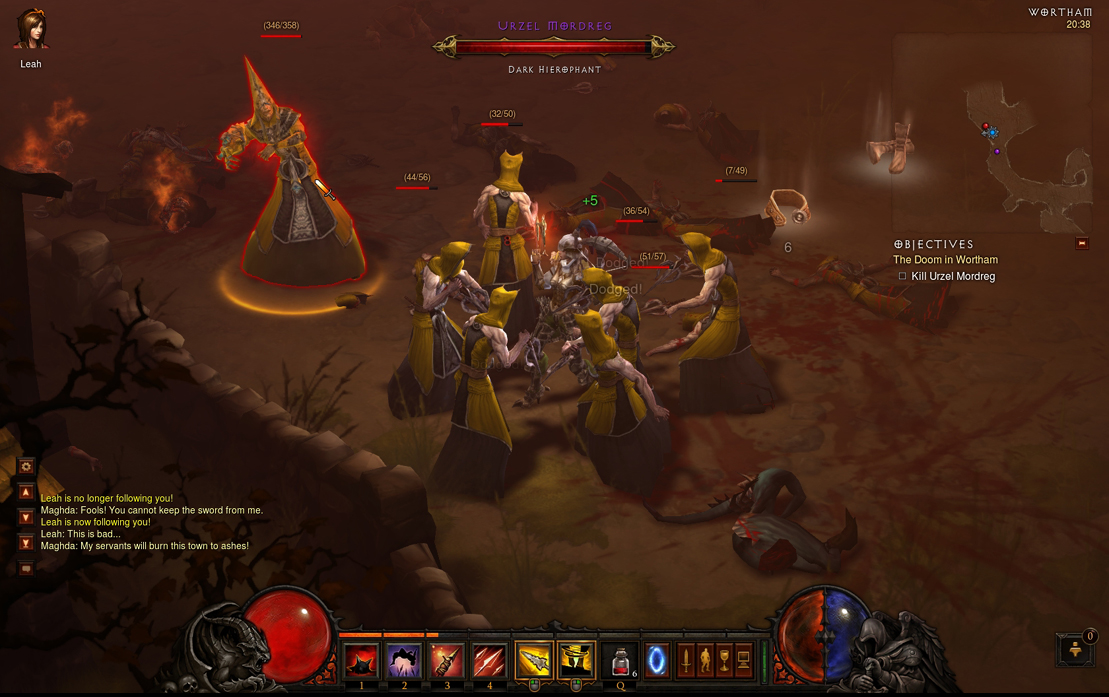Cast the flaming spear skill in slot 3

pyautogui.click(x=447, y=661)
